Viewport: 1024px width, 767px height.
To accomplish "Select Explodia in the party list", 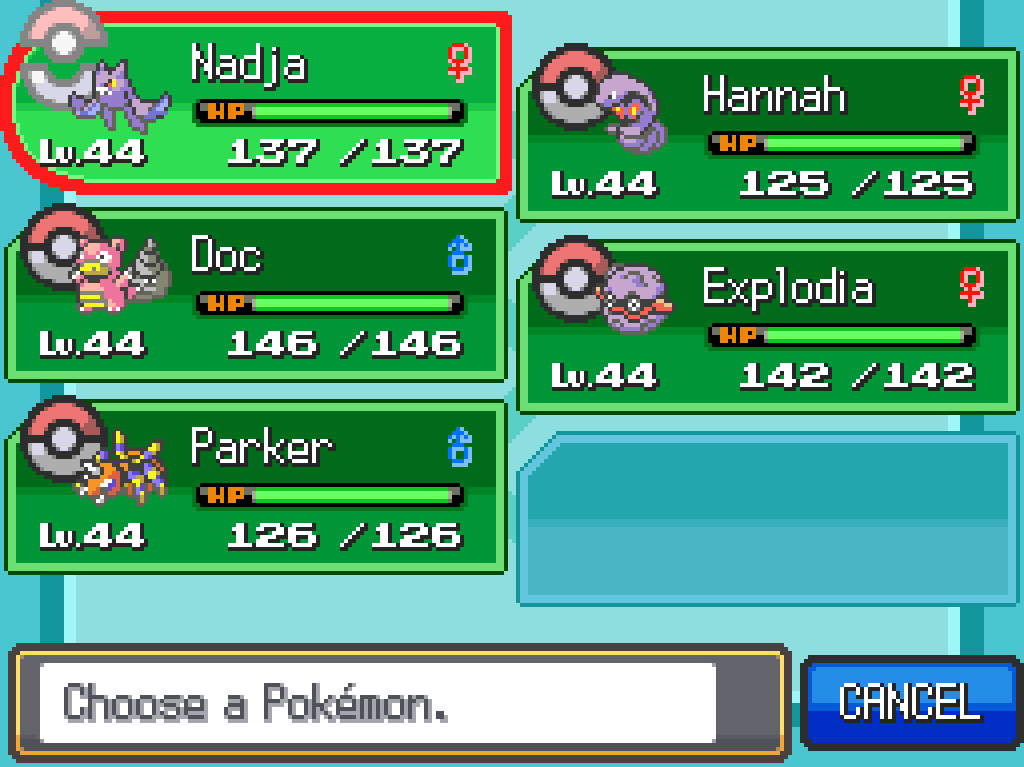I will [x=767, y=327].
